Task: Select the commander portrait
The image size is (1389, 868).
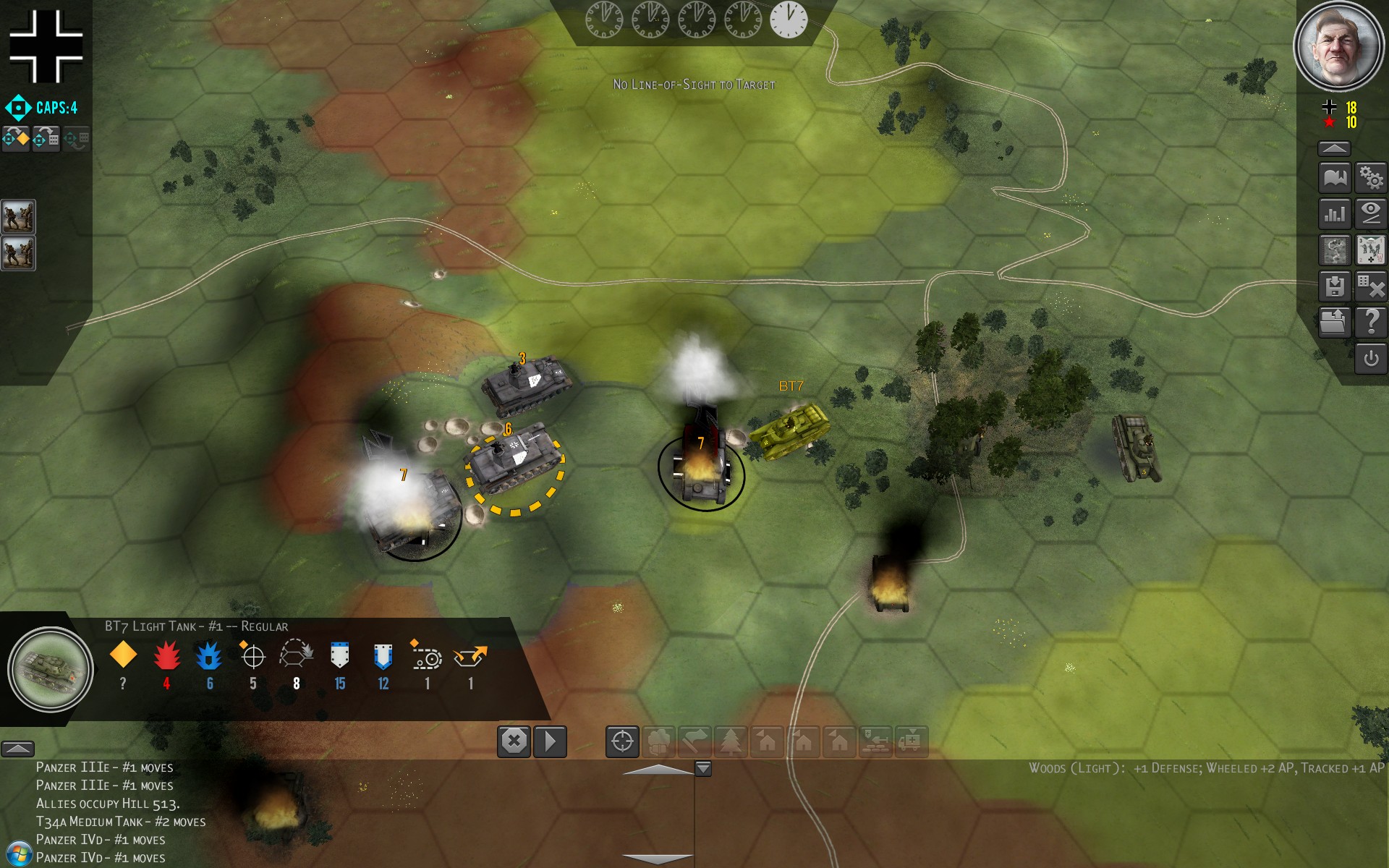Action: coord(1338,46)
